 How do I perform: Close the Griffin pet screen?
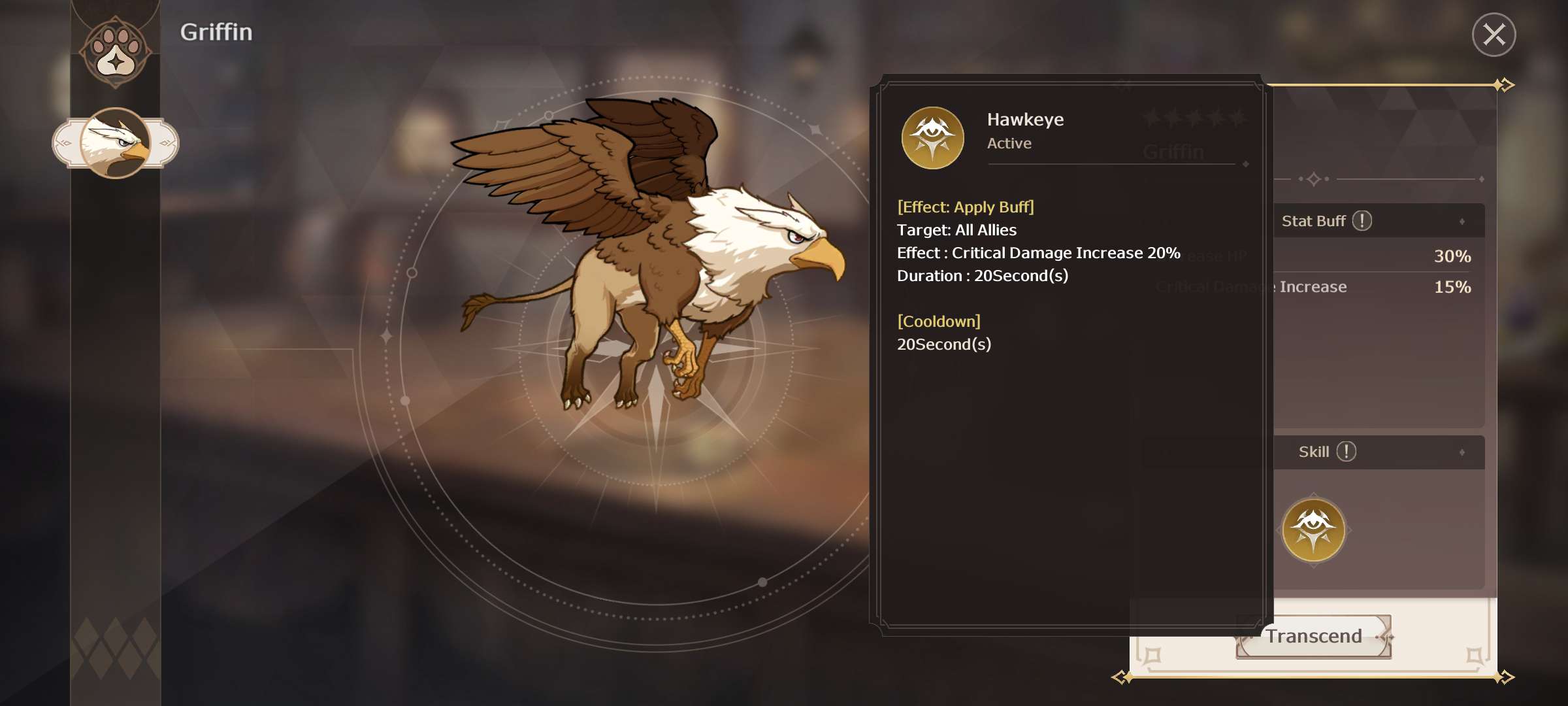1494,35
